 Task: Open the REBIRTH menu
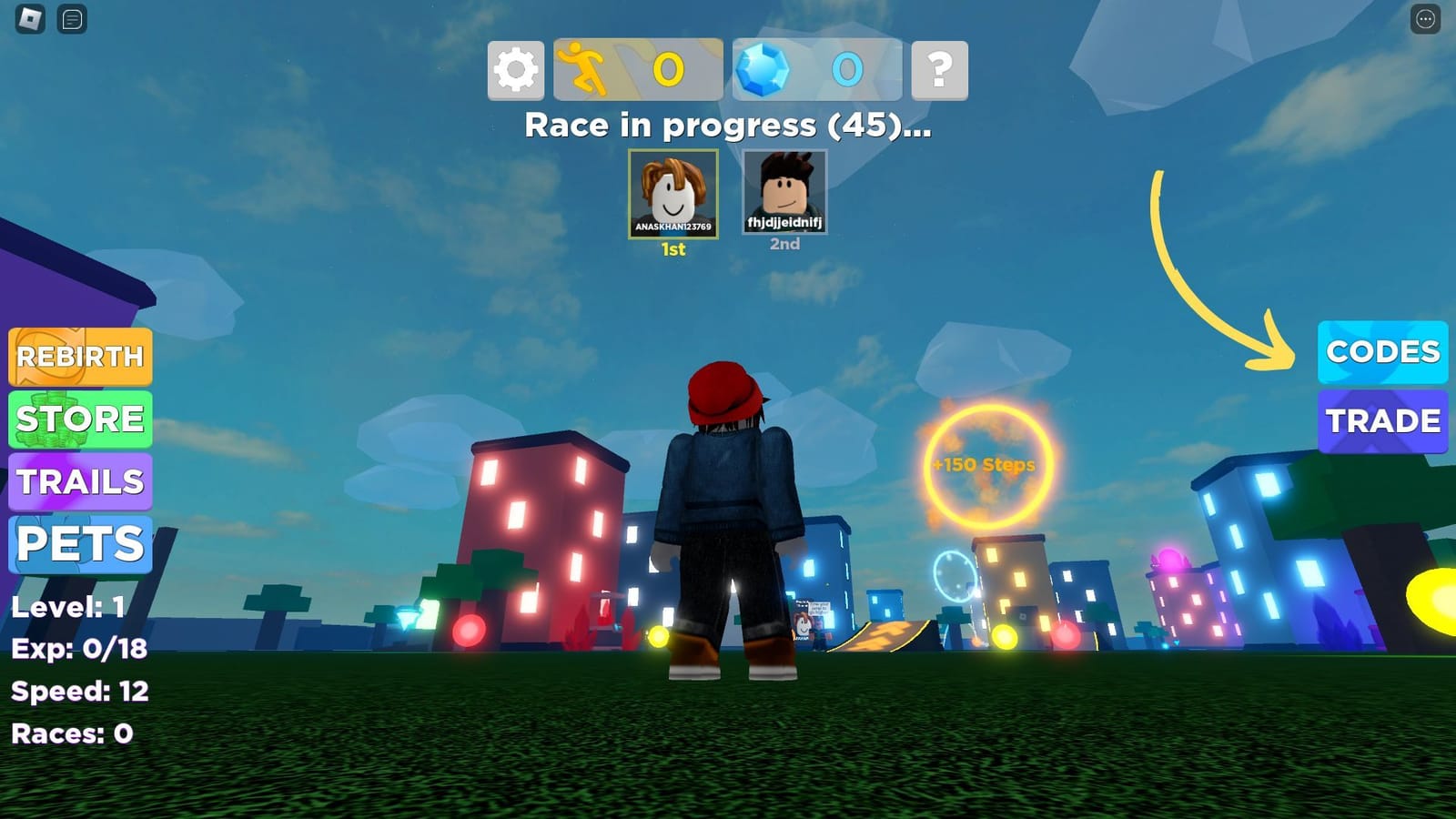coord(80,357)
